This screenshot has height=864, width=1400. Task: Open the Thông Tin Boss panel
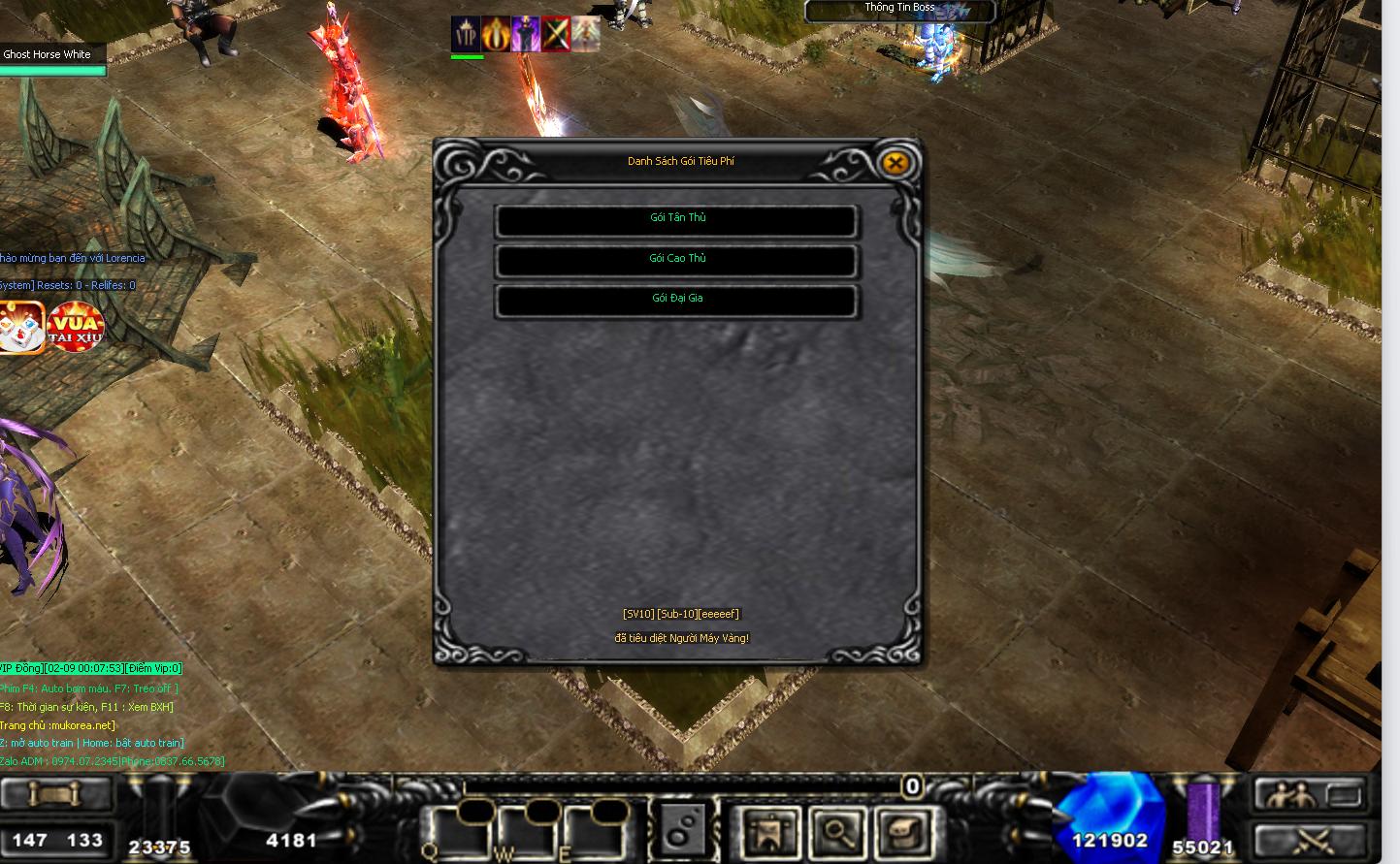click(899, 10)
